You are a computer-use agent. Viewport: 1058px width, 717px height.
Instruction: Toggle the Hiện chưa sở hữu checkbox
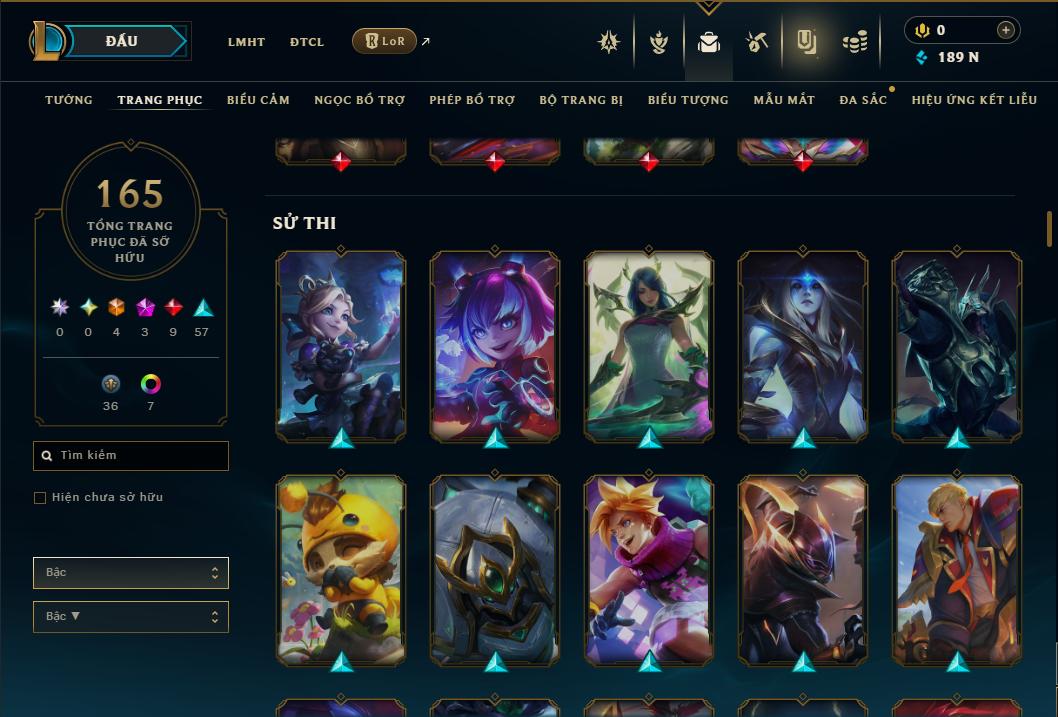(x=40, y=498)
